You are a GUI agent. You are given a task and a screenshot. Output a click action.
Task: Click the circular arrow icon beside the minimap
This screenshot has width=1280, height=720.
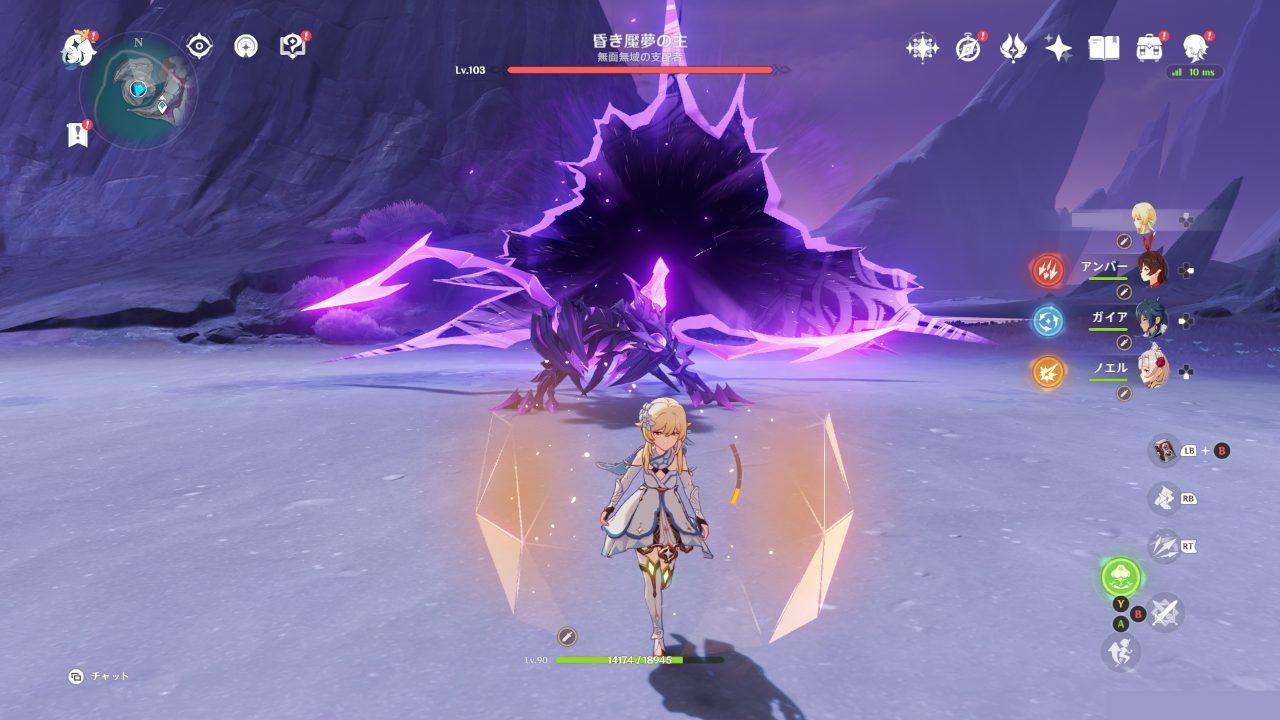coord(246,46)
